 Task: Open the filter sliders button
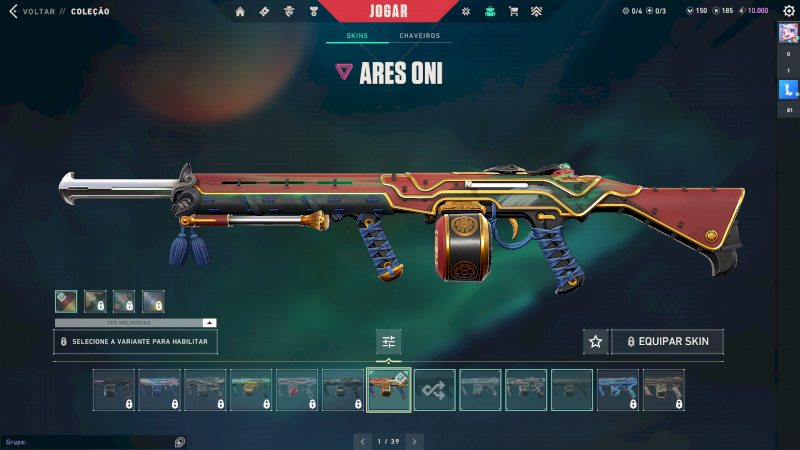coord(389,342)
